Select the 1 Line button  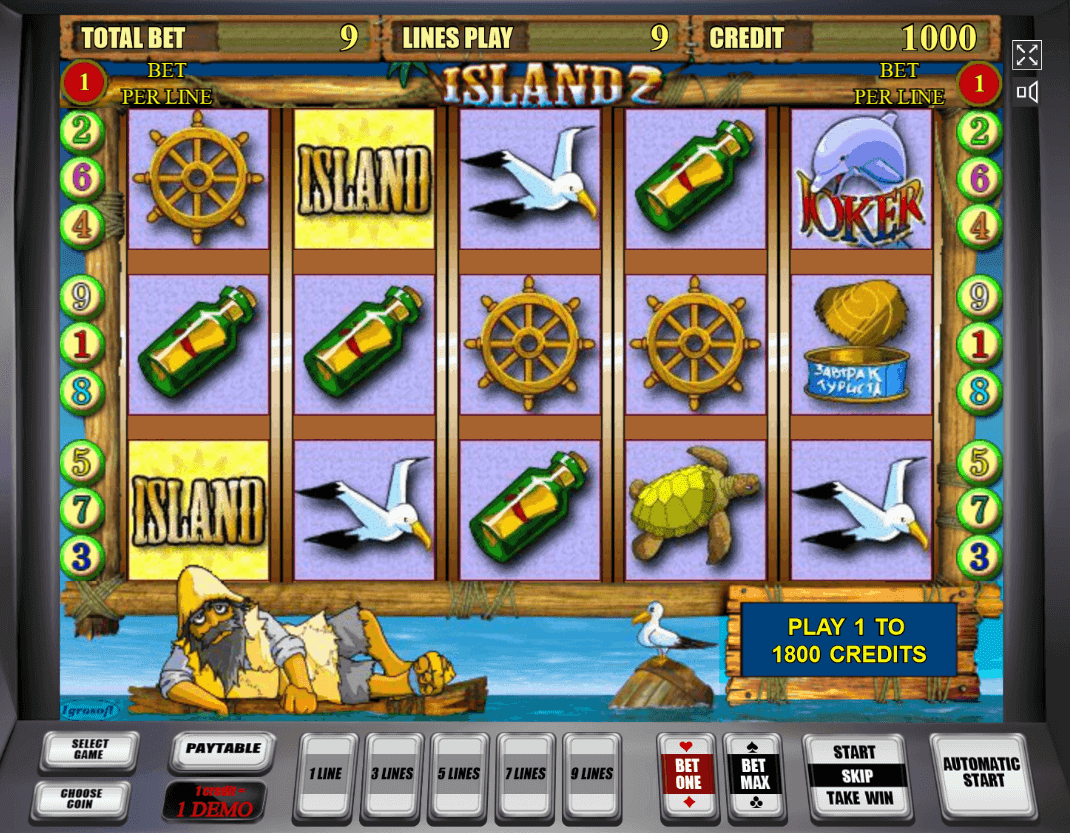click(x=325, y=775)
